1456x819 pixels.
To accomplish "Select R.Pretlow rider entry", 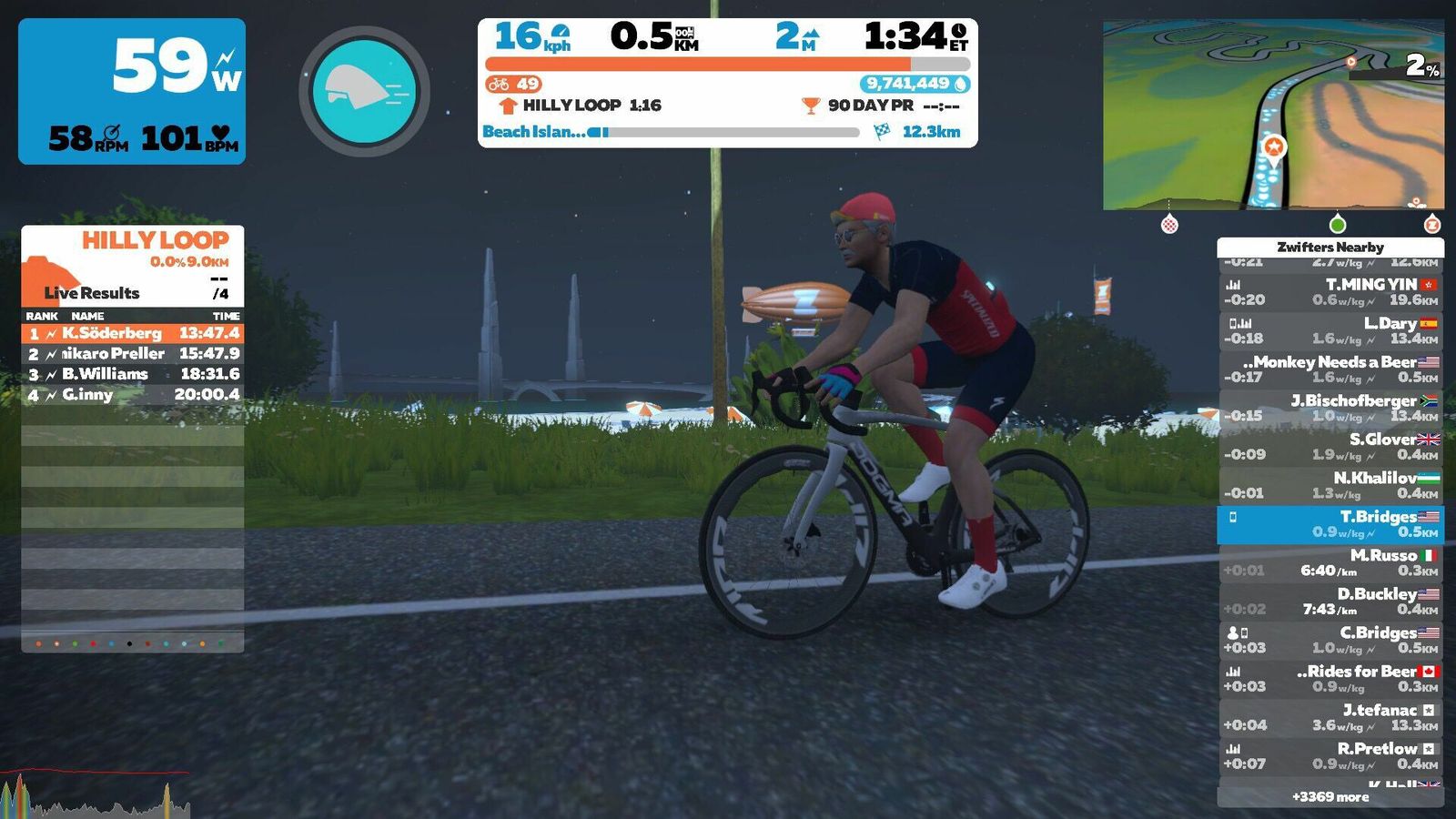I will (1330, 756).
